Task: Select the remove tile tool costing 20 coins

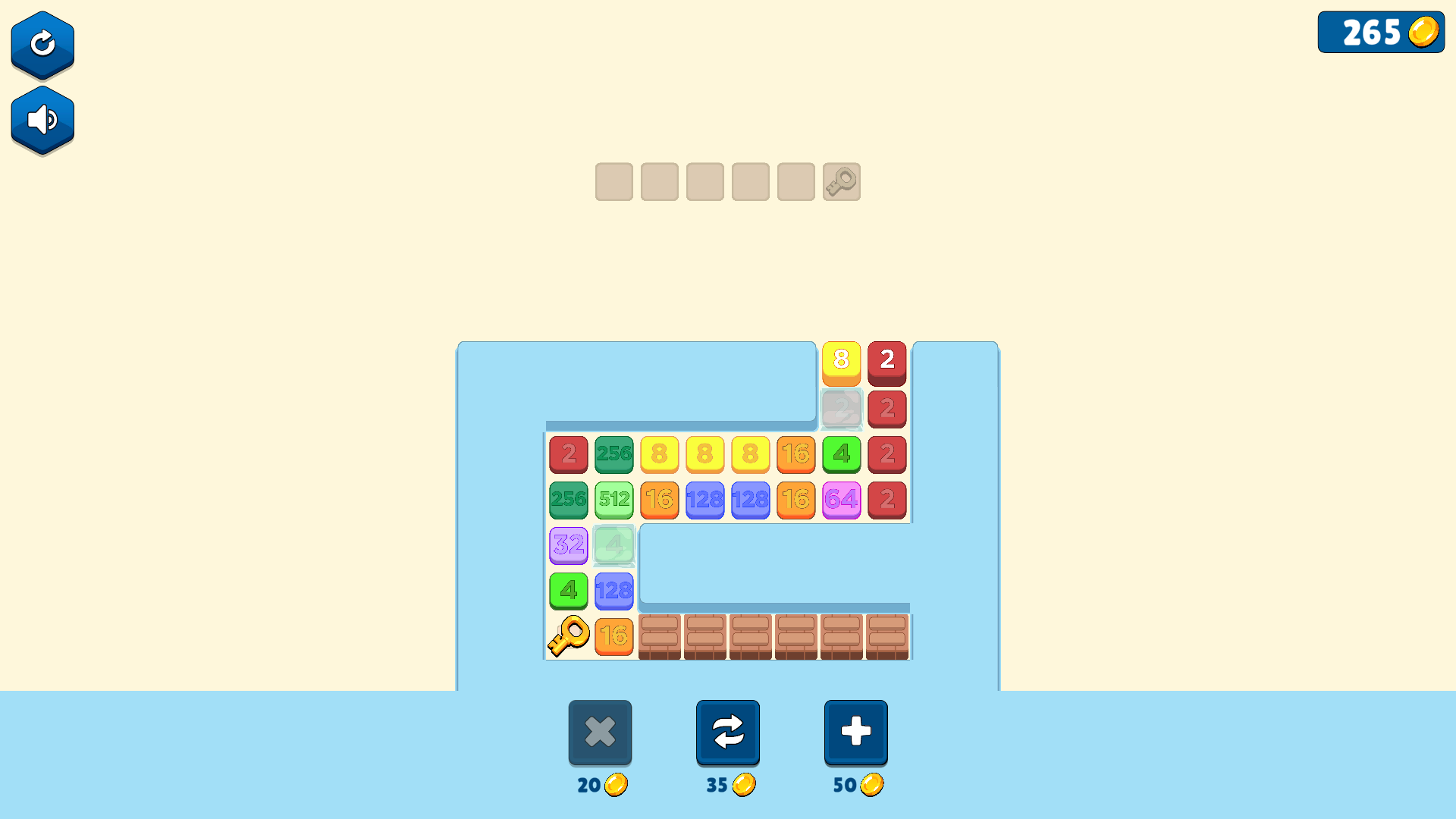Action: coord(600,732)
